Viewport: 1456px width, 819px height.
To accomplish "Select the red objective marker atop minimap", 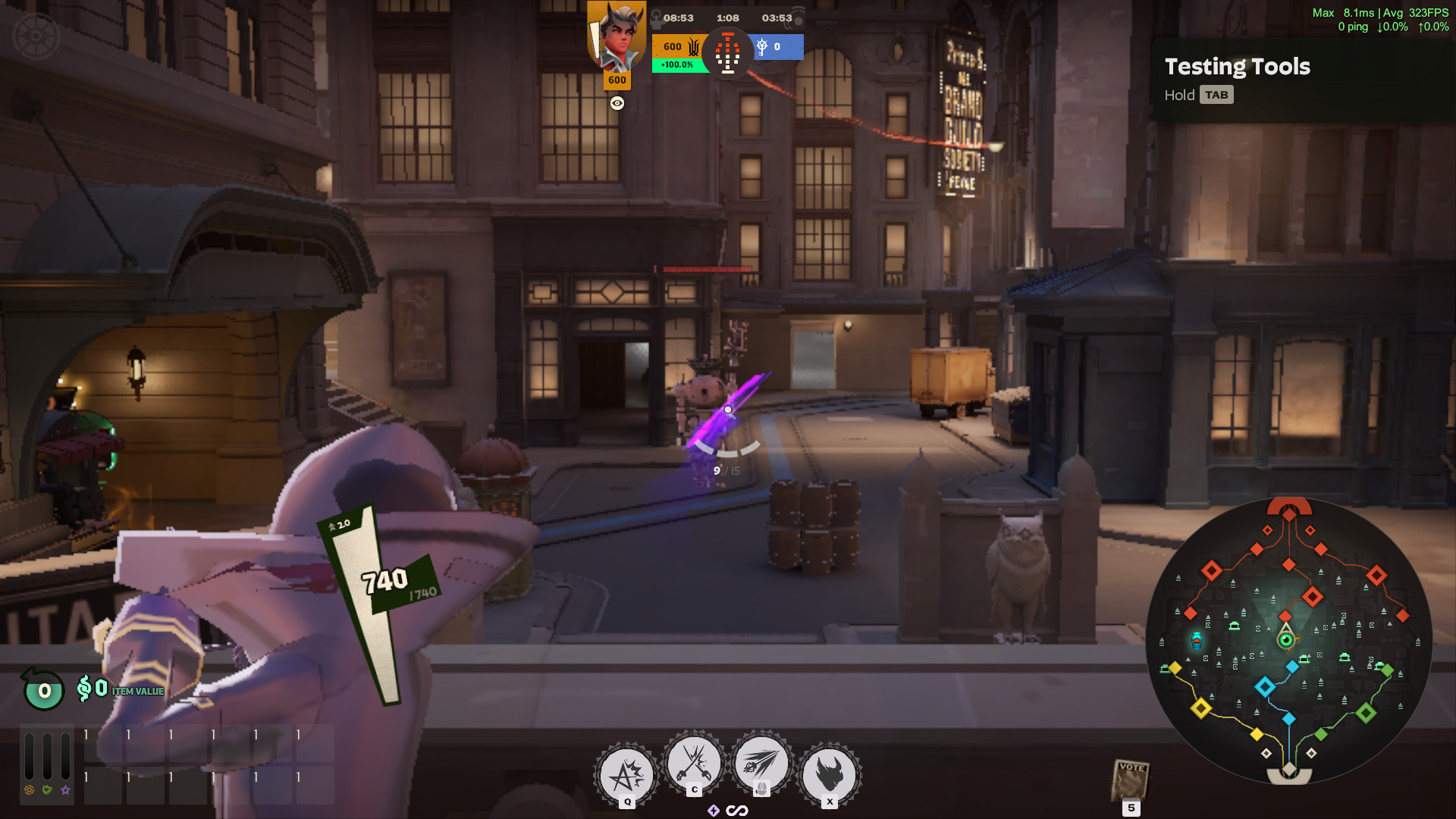I will click(1289, 508).
